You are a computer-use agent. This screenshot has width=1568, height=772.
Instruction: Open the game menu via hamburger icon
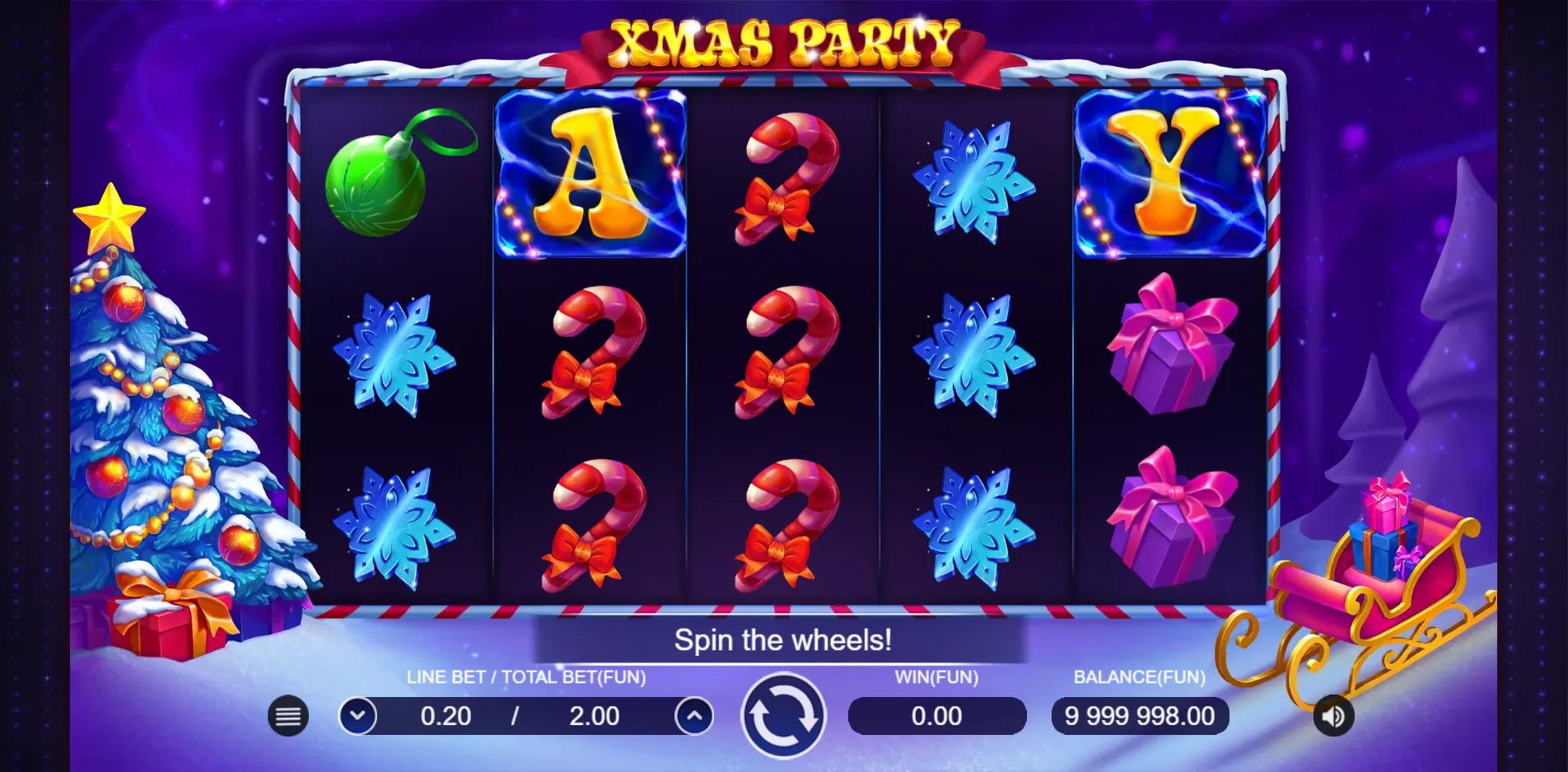[287, 716]
